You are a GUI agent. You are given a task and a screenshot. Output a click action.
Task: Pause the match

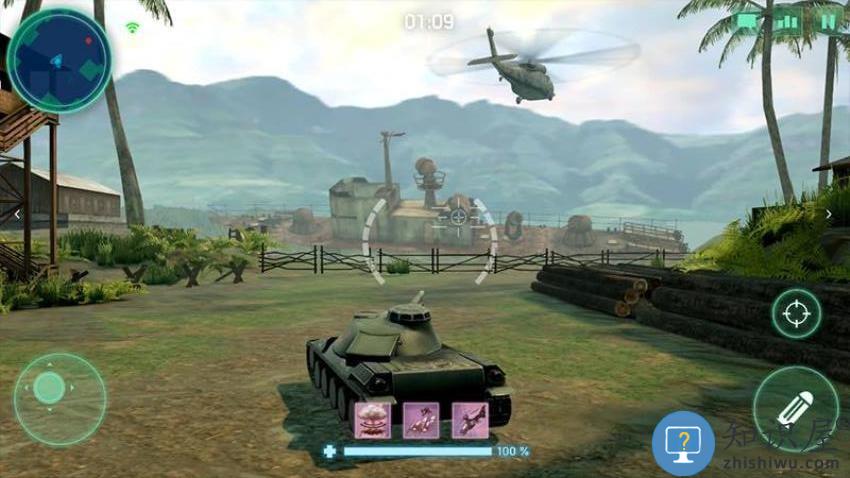[828, 21]
